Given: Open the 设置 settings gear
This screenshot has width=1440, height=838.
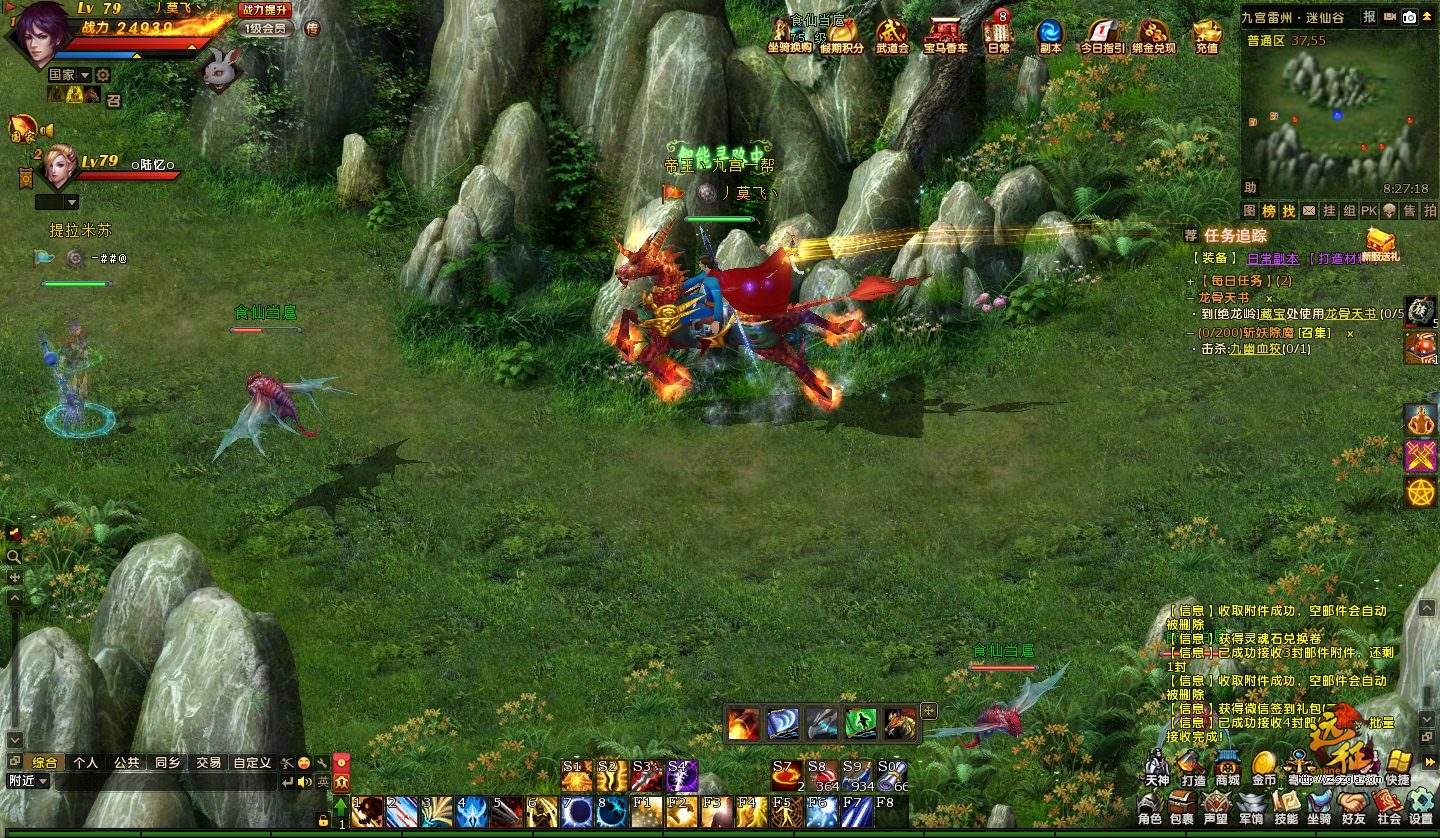Looking at the screenshot, I should tap(1421, 807).
